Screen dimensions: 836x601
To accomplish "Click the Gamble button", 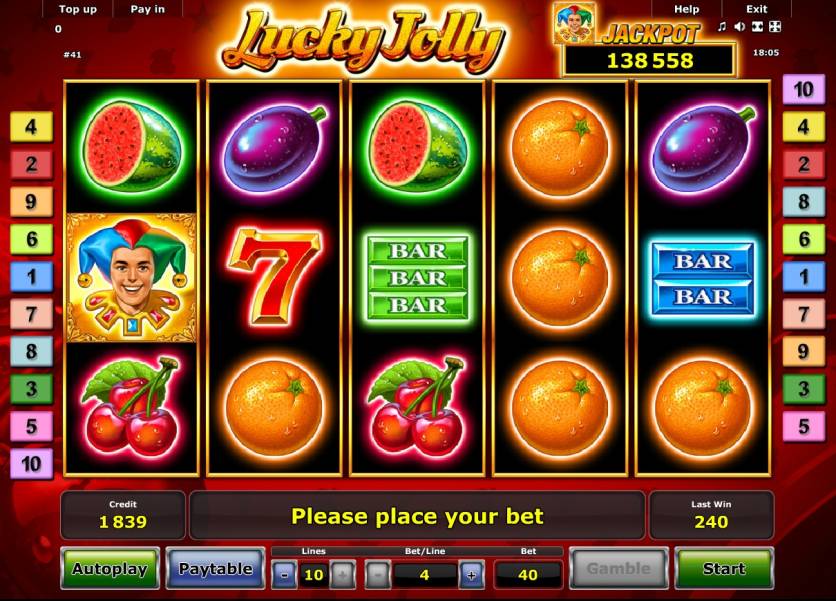I will (618, 569).
